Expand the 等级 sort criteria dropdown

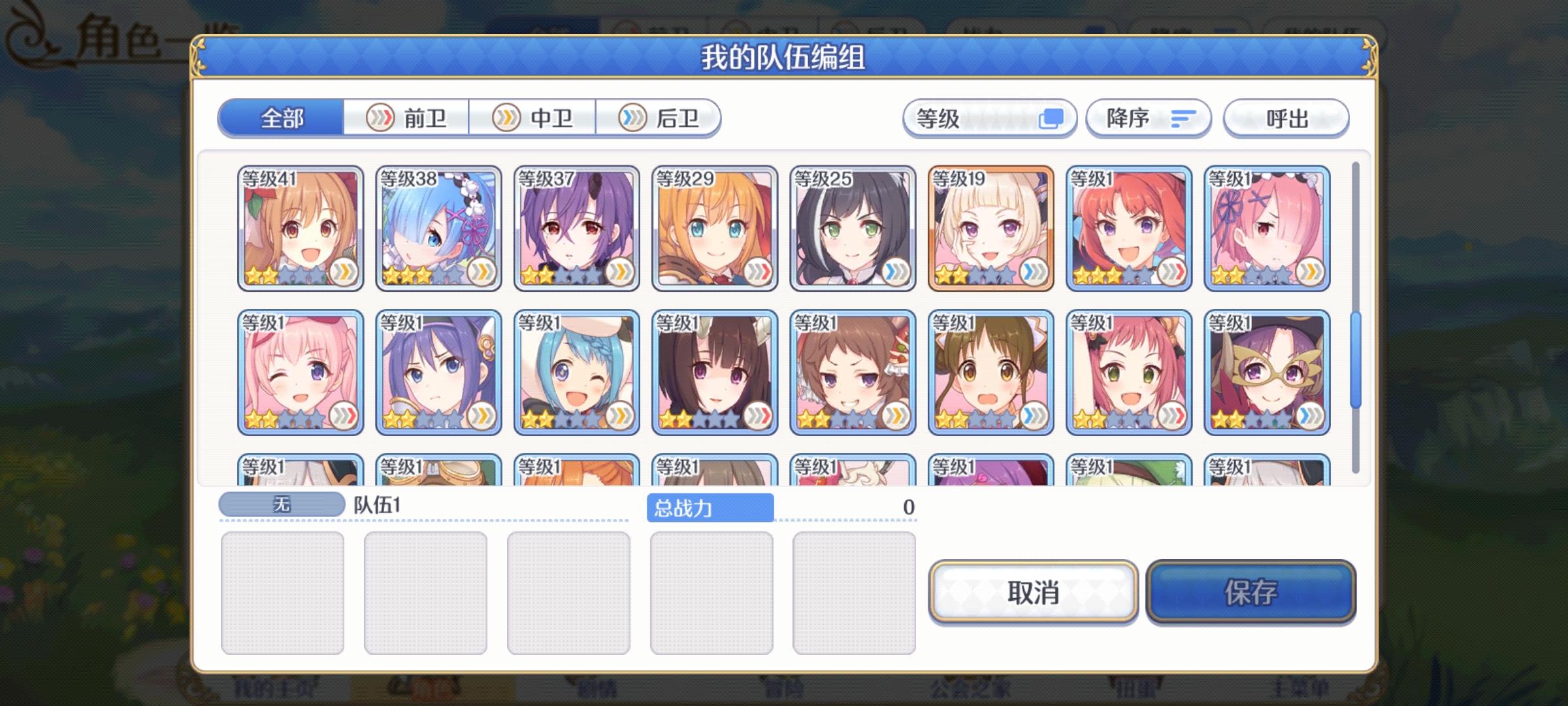click(988, 118)
